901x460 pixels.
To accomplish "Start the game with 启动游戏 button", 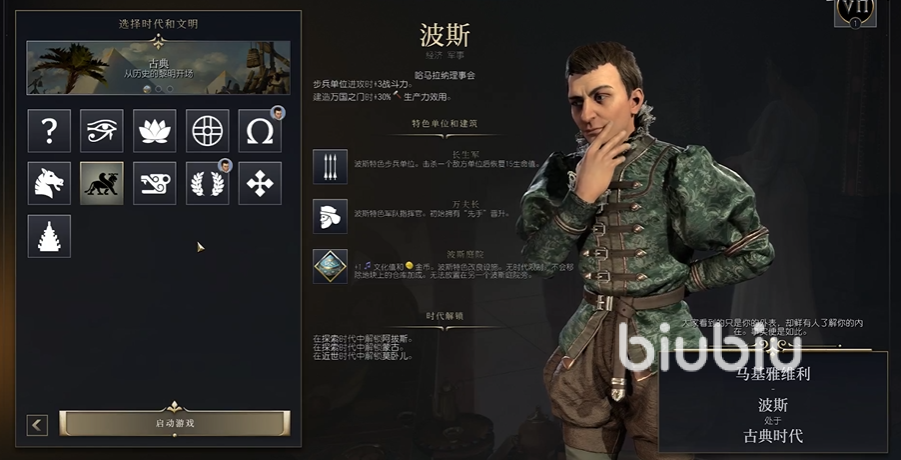I will (x=175, y=423).
